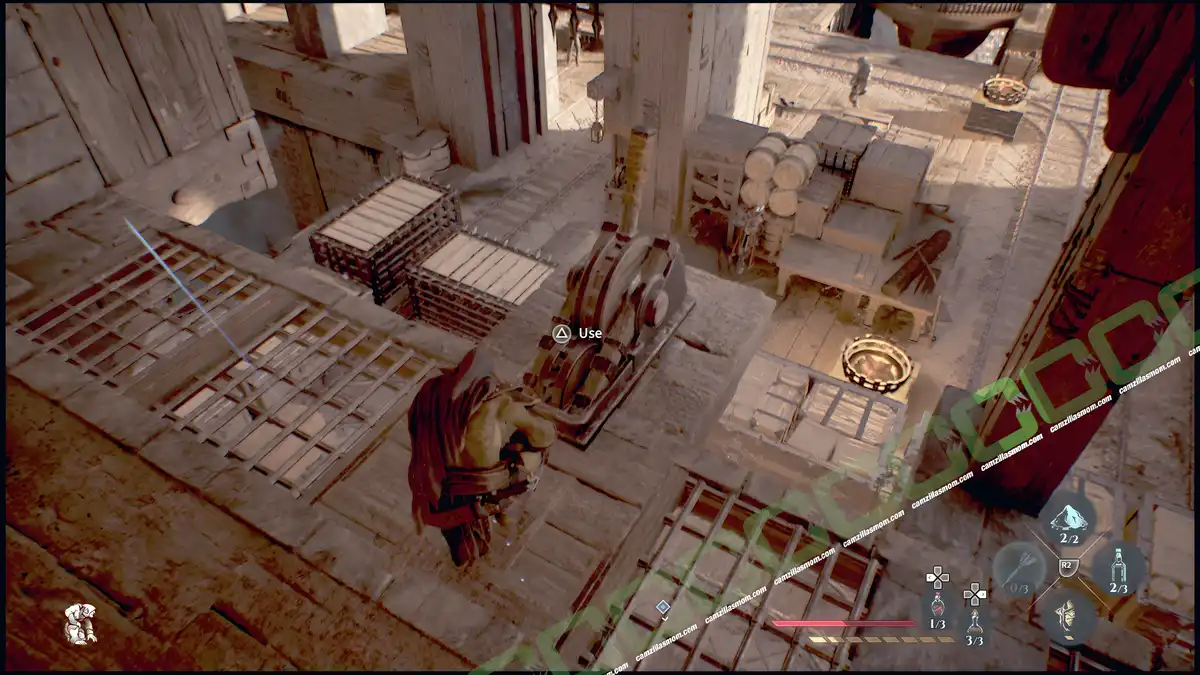Select the darts slot showing 0/3
1200x675 pixels.
1018,568
